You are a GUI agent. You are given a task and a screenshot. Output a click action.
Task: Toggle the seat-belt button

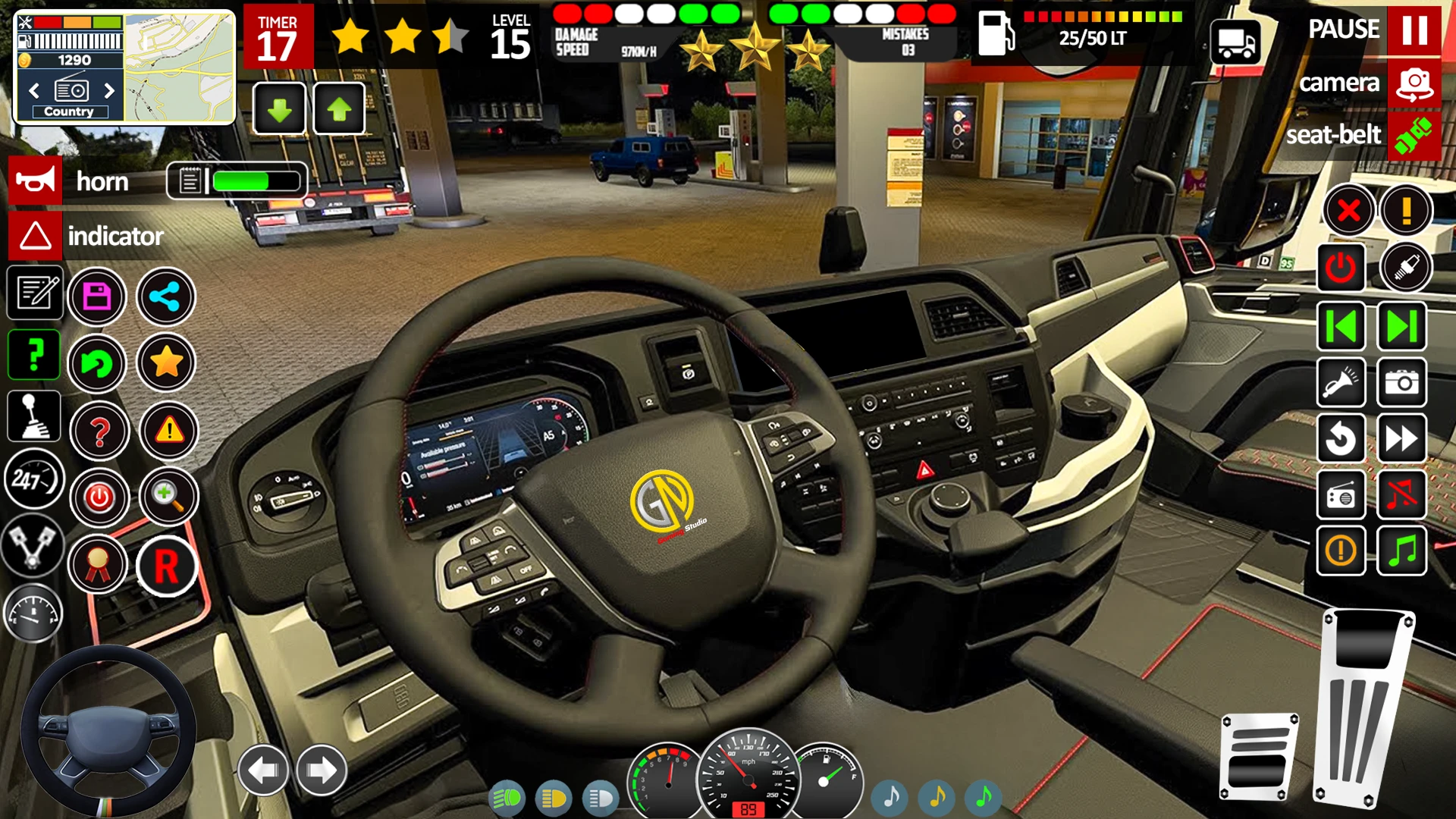1414,136
